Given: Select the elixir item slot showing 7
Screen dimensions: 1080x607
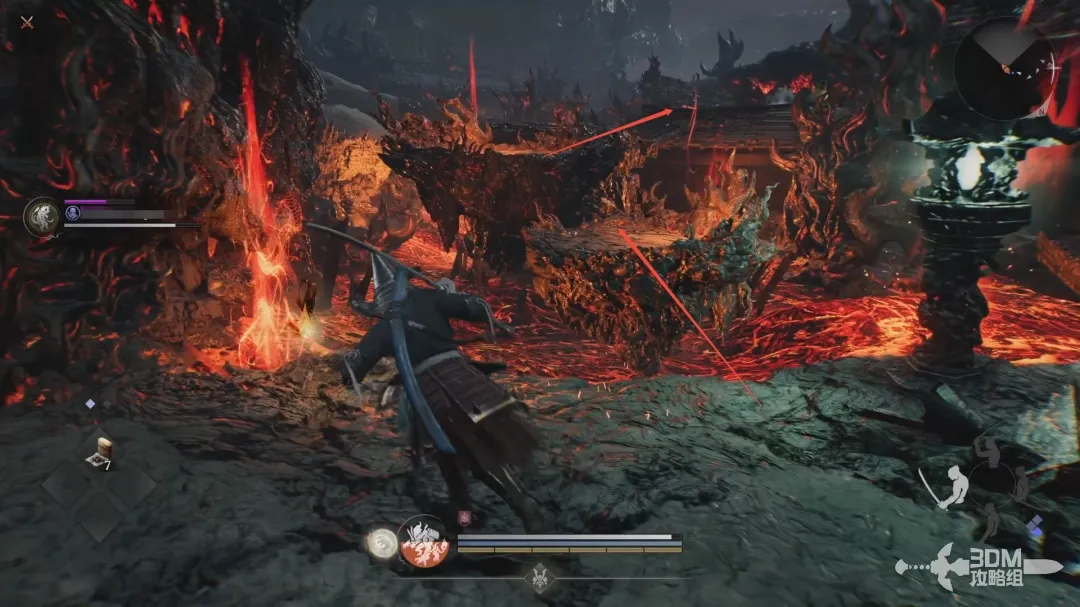Looking at the screenshot, I should (100, 451).
